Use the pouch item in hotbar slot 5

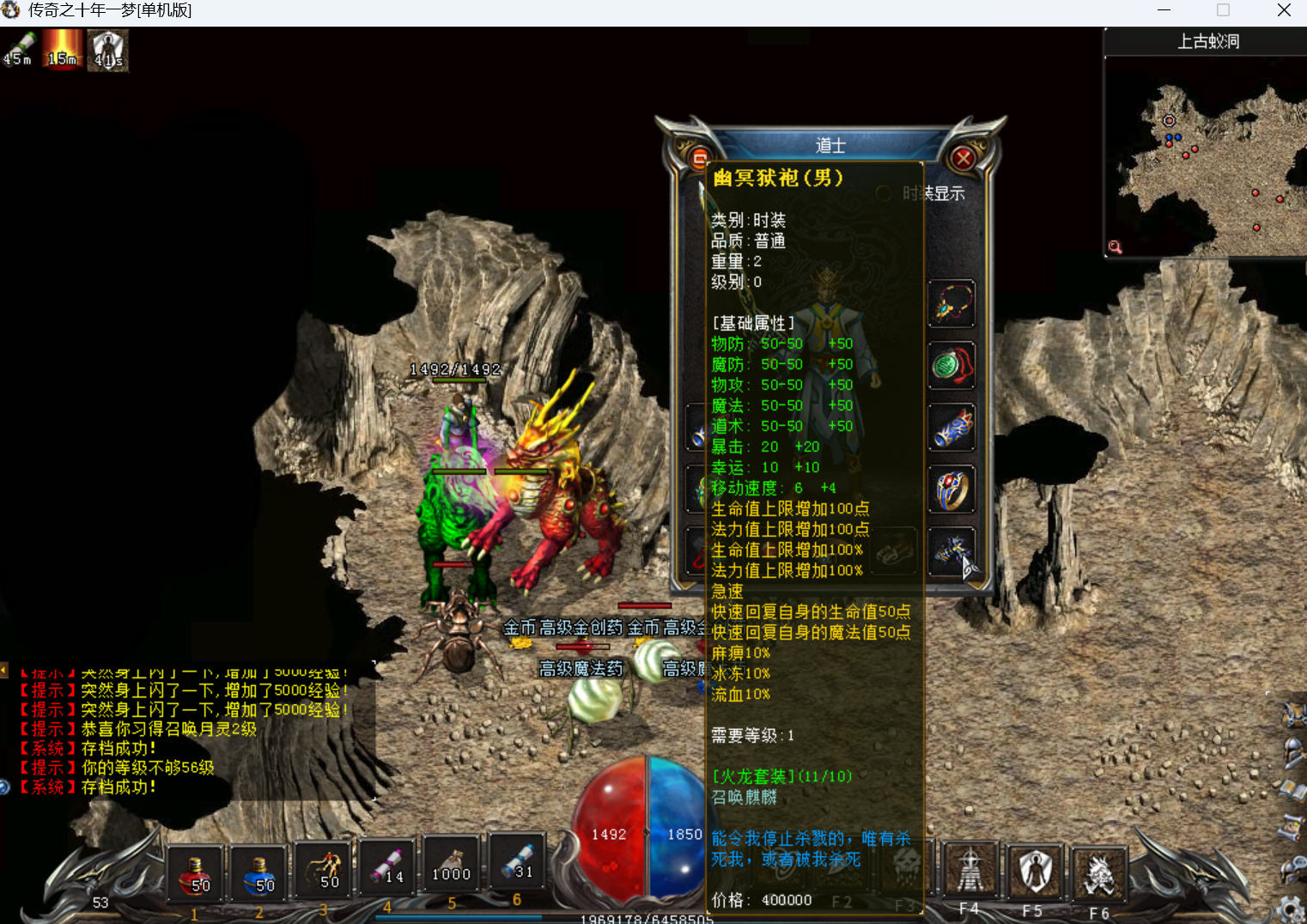[x=452, y=864]
